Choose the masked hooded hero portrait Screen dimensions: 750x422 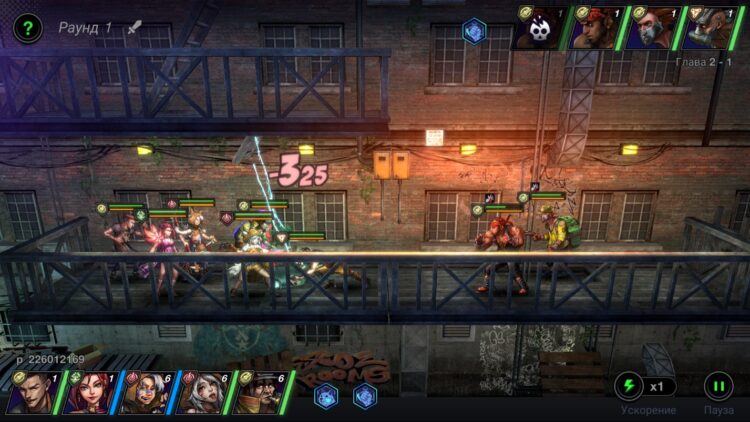coord(145,394)
